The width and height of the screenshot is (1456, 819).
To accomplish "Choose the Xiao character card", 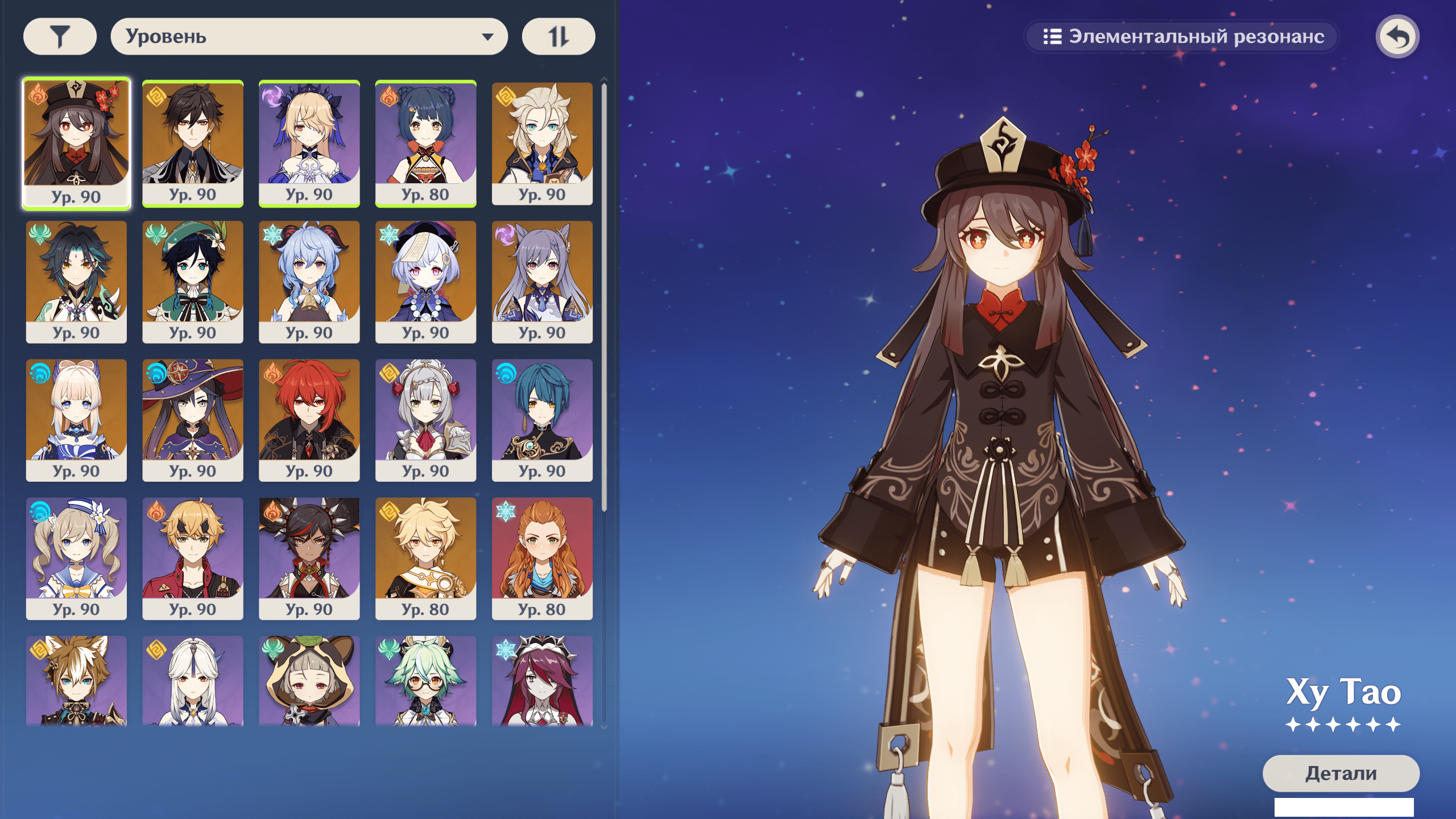I will pos(76,281).
